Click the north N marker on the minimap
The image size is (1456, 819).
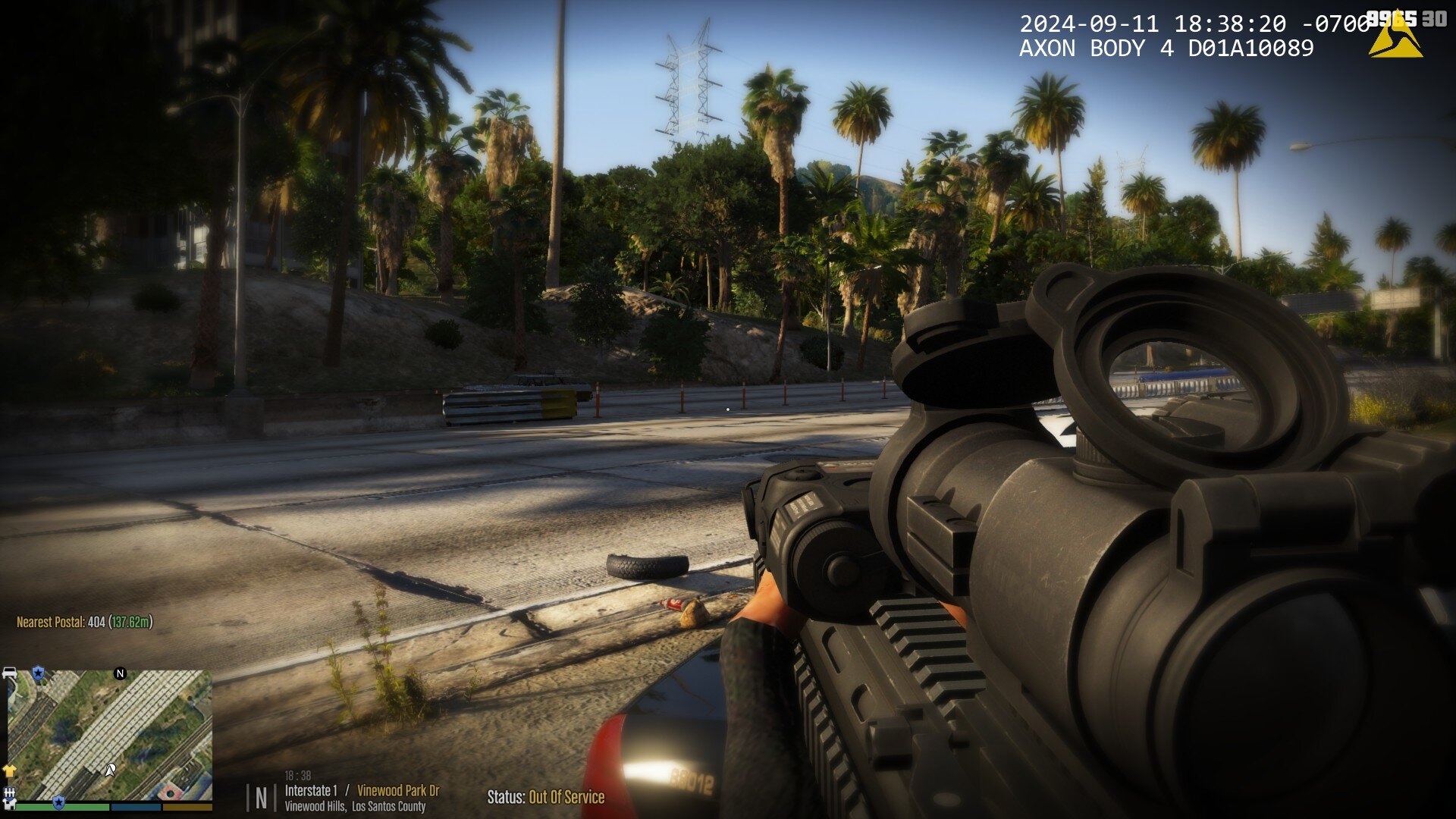pyautogui.click(x=120, y=673)
